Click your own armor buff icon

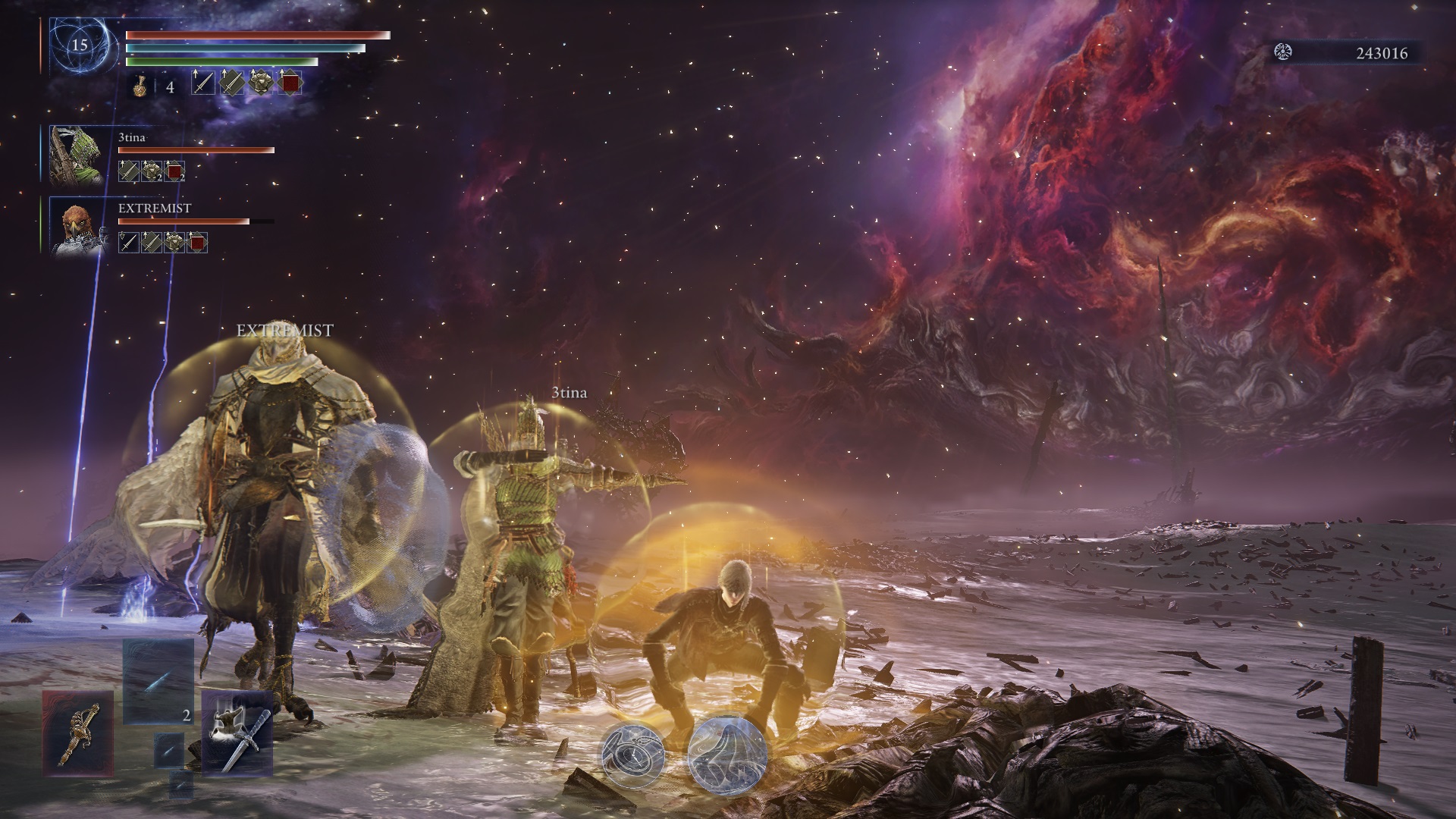[260, 83]
